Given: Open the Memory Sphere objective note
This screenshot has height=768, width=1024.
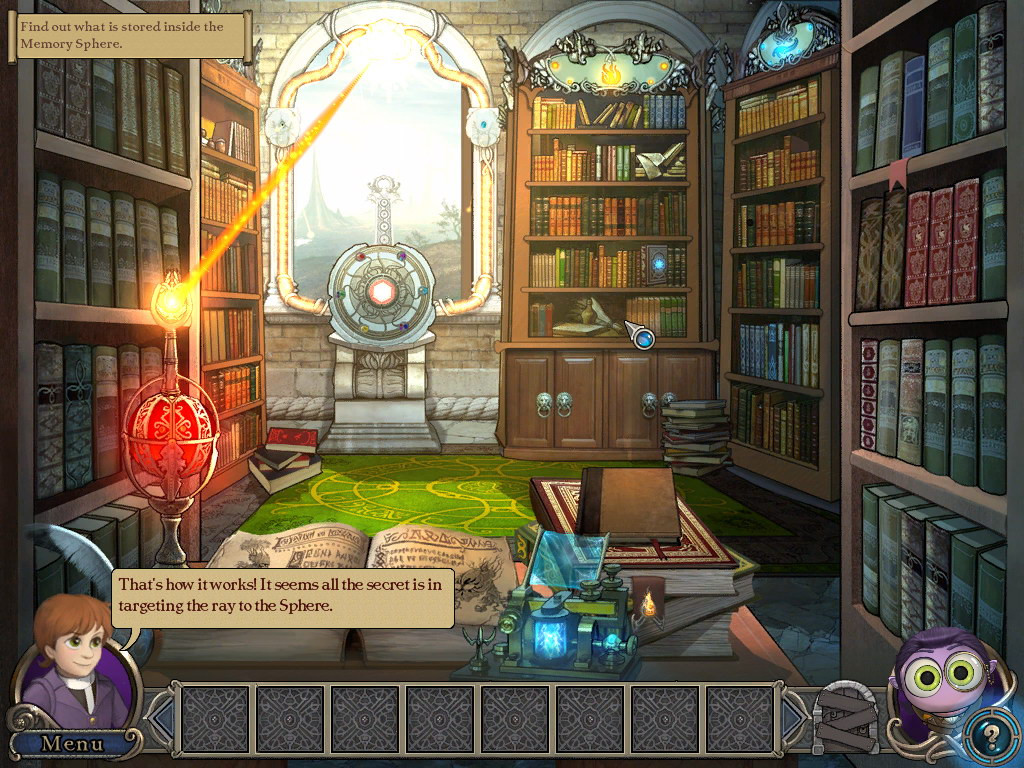Looking at the screenshot, I should coord(130,35).
